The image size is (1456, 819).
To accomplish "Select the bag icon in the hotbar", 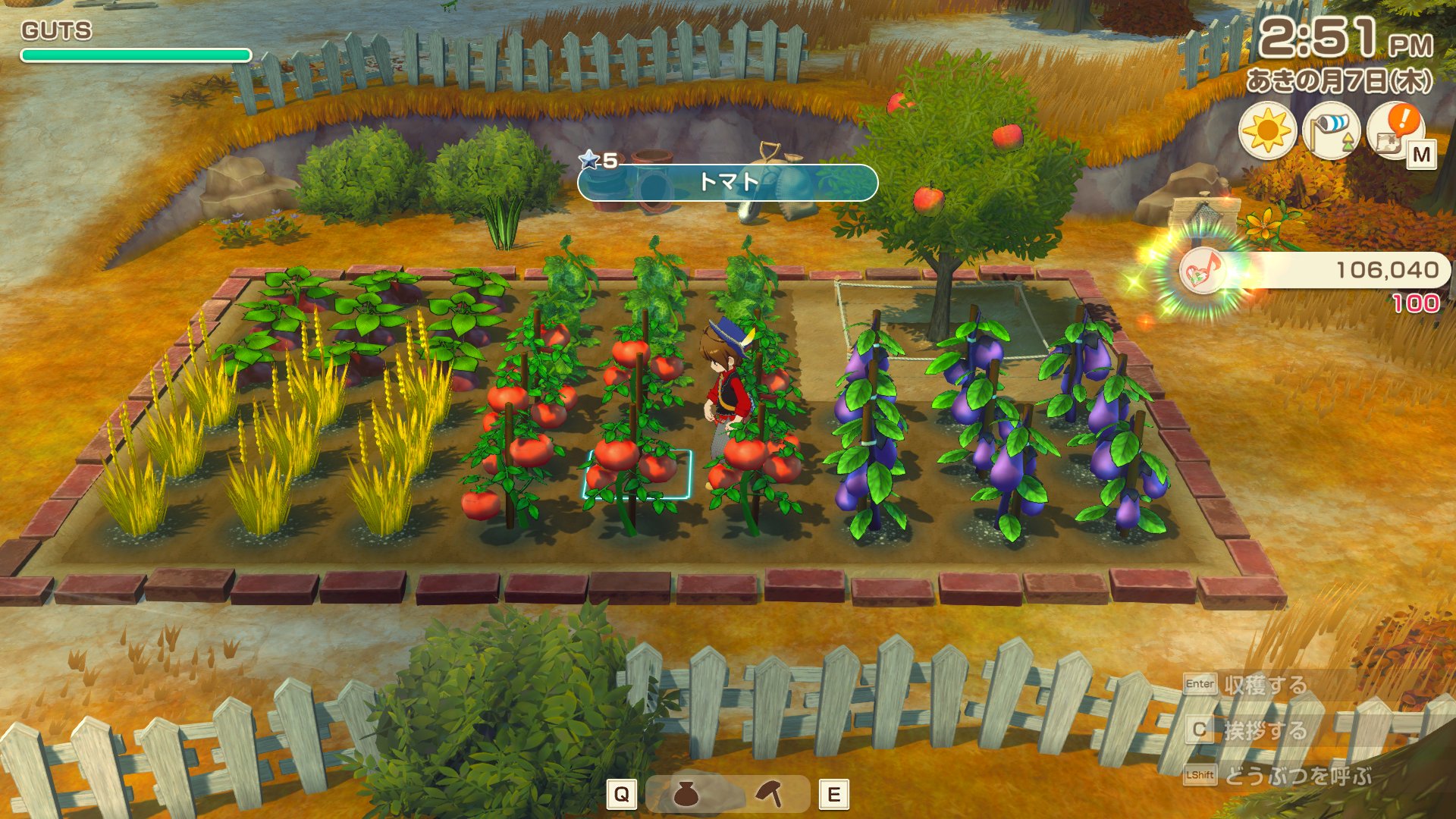I will tap(686, 794).
